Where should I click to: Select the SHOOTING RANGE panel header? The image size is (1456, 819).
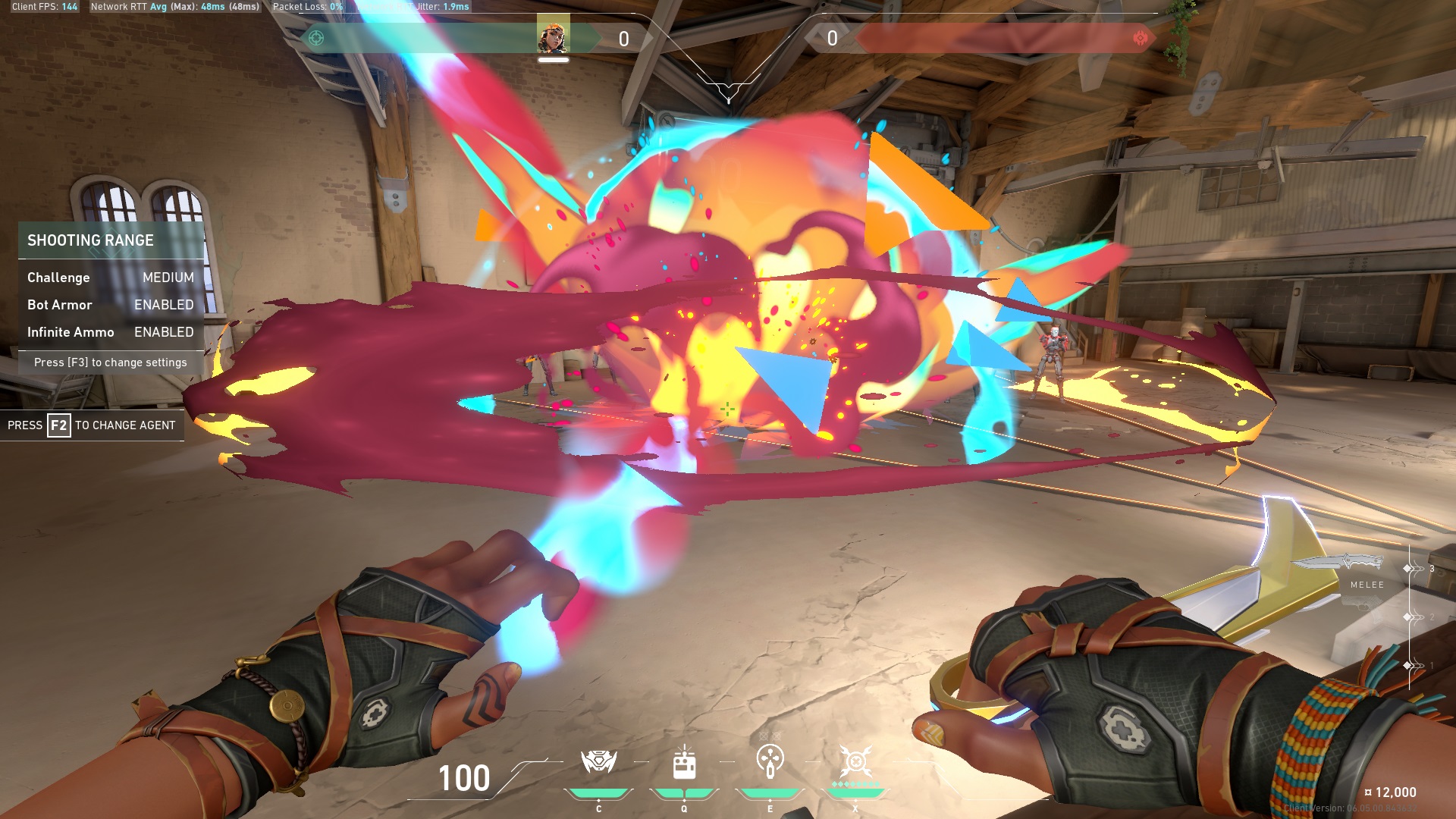click(91, 240)
